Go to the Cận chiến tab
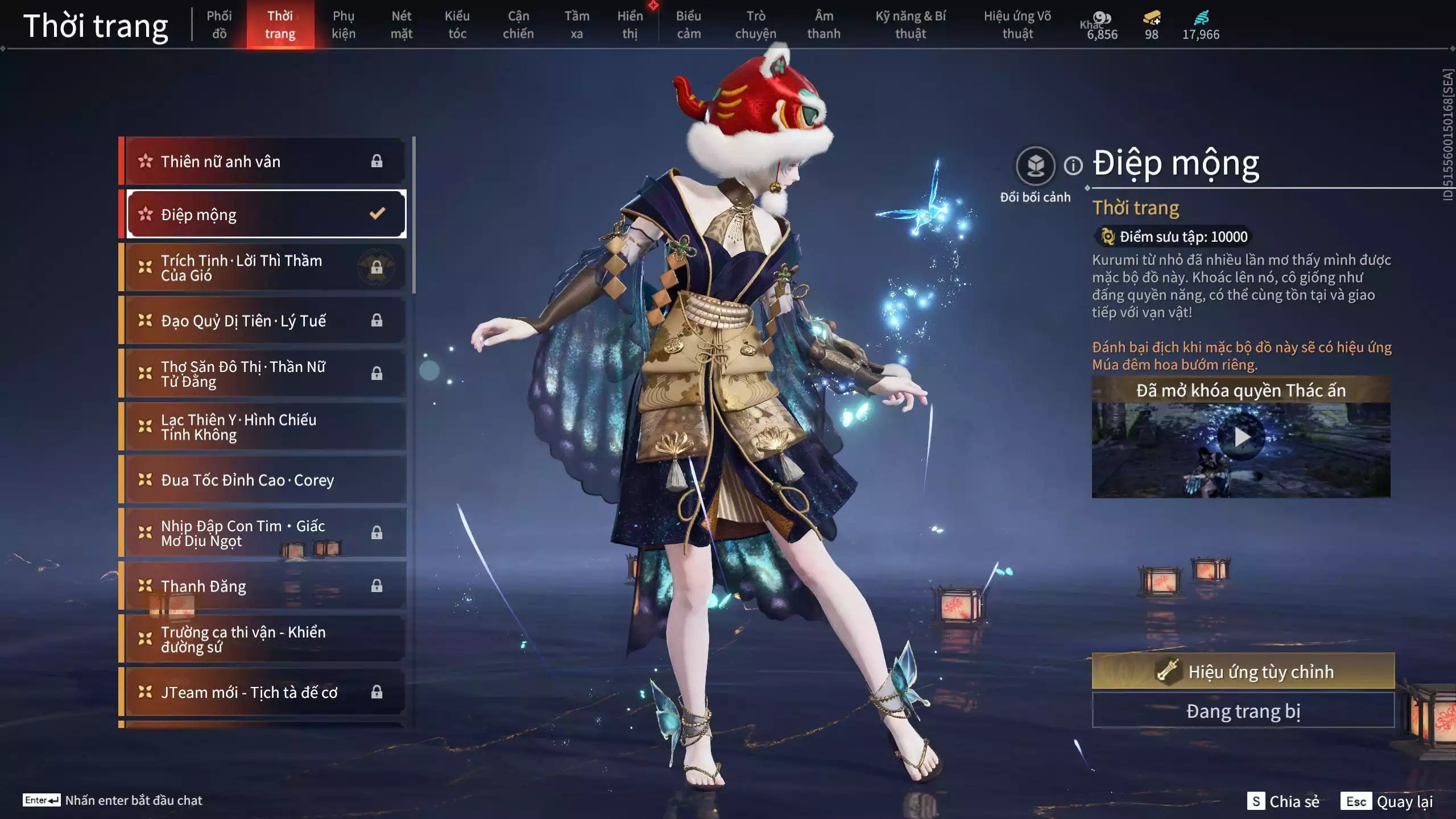Viewport: 1456px width, 819px height. click(518, 24)
